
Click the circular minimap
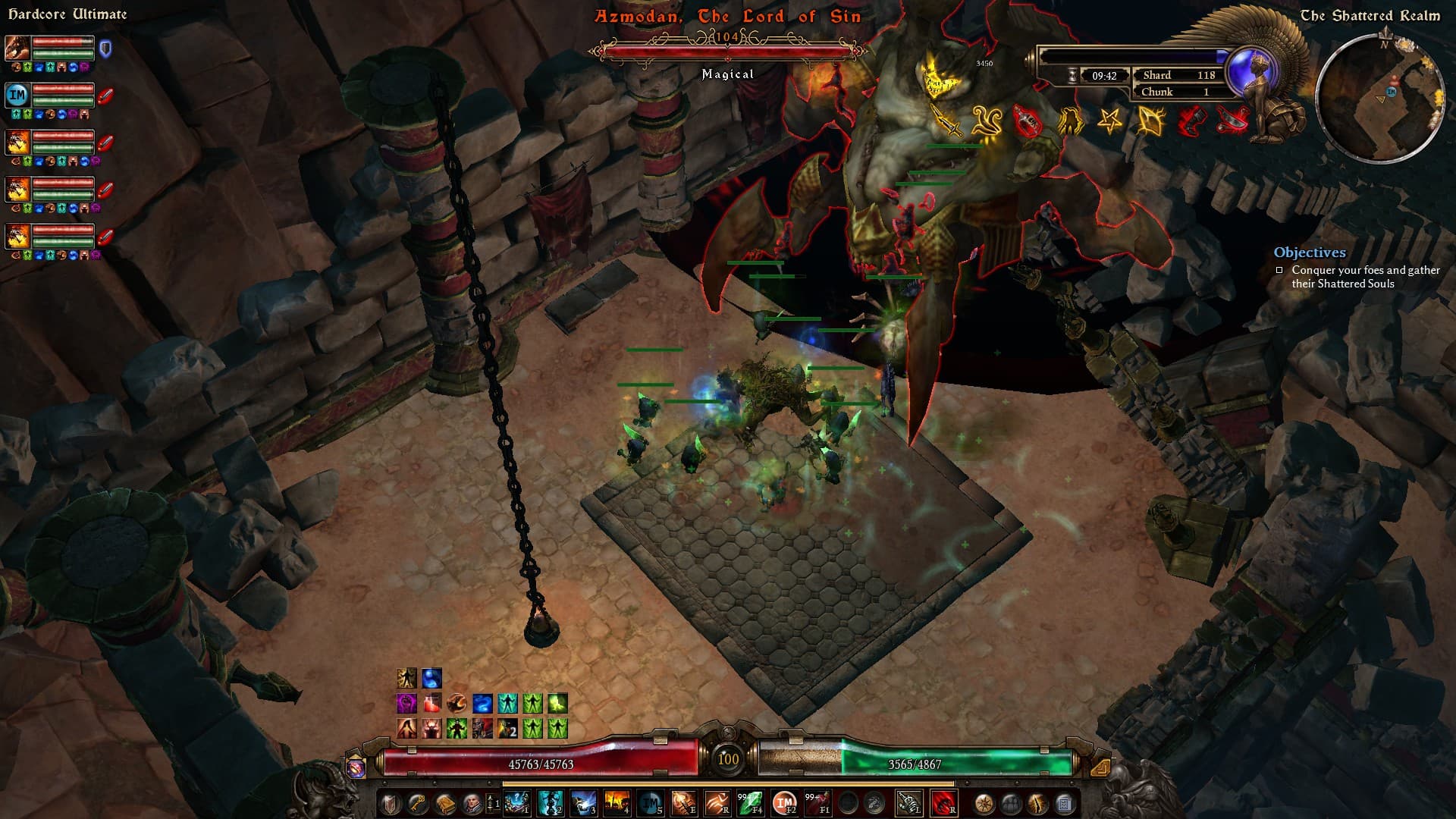(1379, 97)
